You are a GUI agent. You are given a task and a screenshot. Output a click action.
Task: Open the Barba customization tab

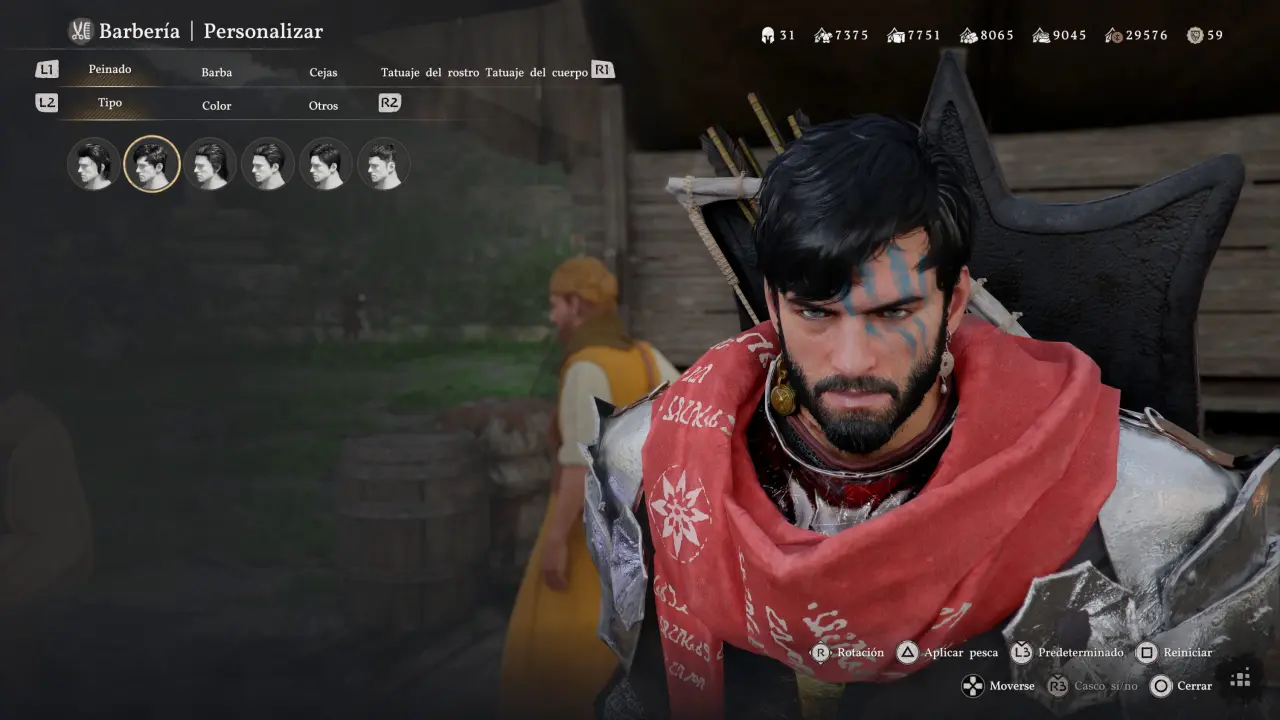click(216, 73)
